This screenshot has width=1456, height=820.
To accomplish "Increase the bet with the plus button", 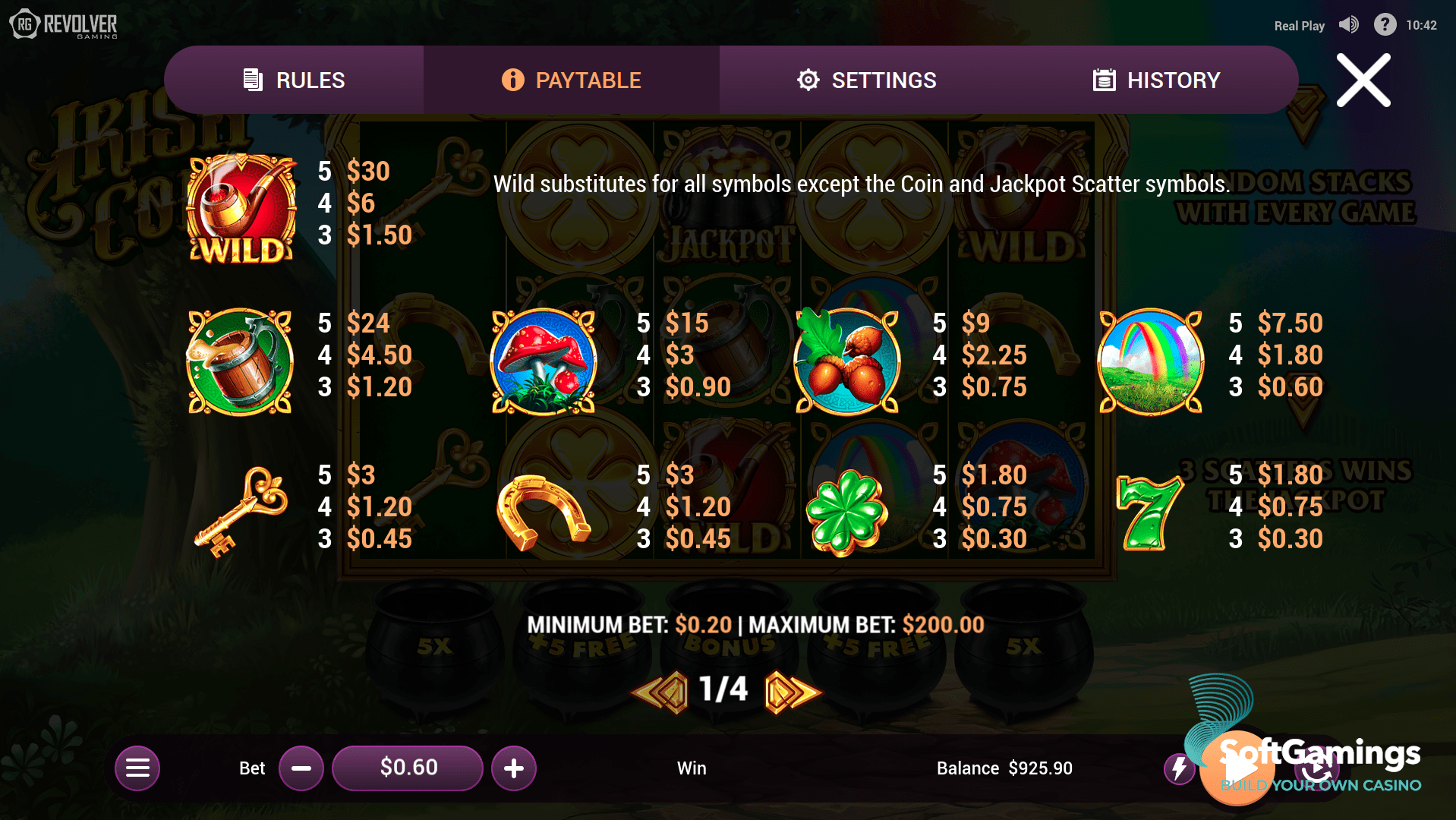I will click(x=514, y=768).
